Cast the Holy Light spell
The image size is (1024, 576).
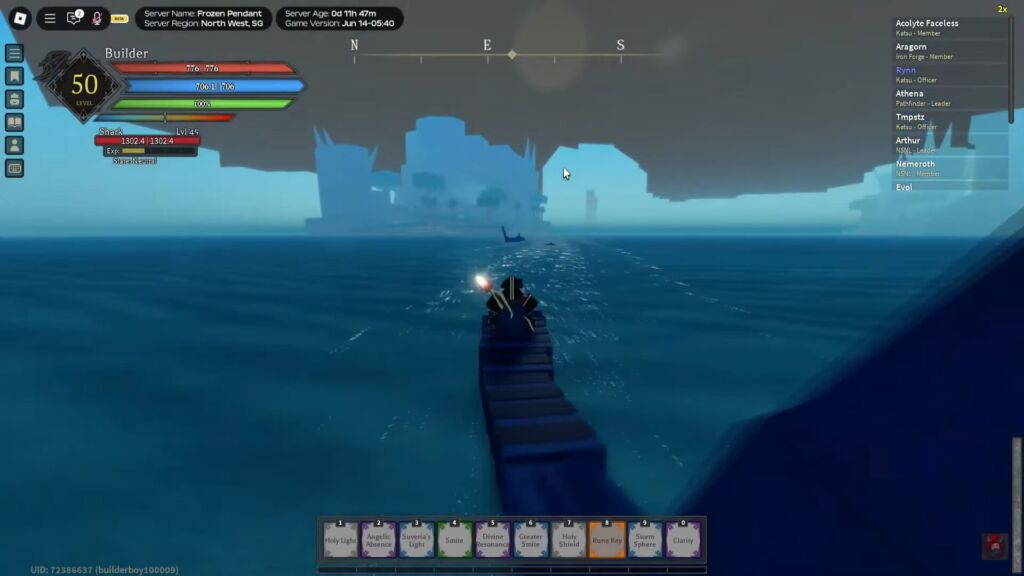coord(341,540)
